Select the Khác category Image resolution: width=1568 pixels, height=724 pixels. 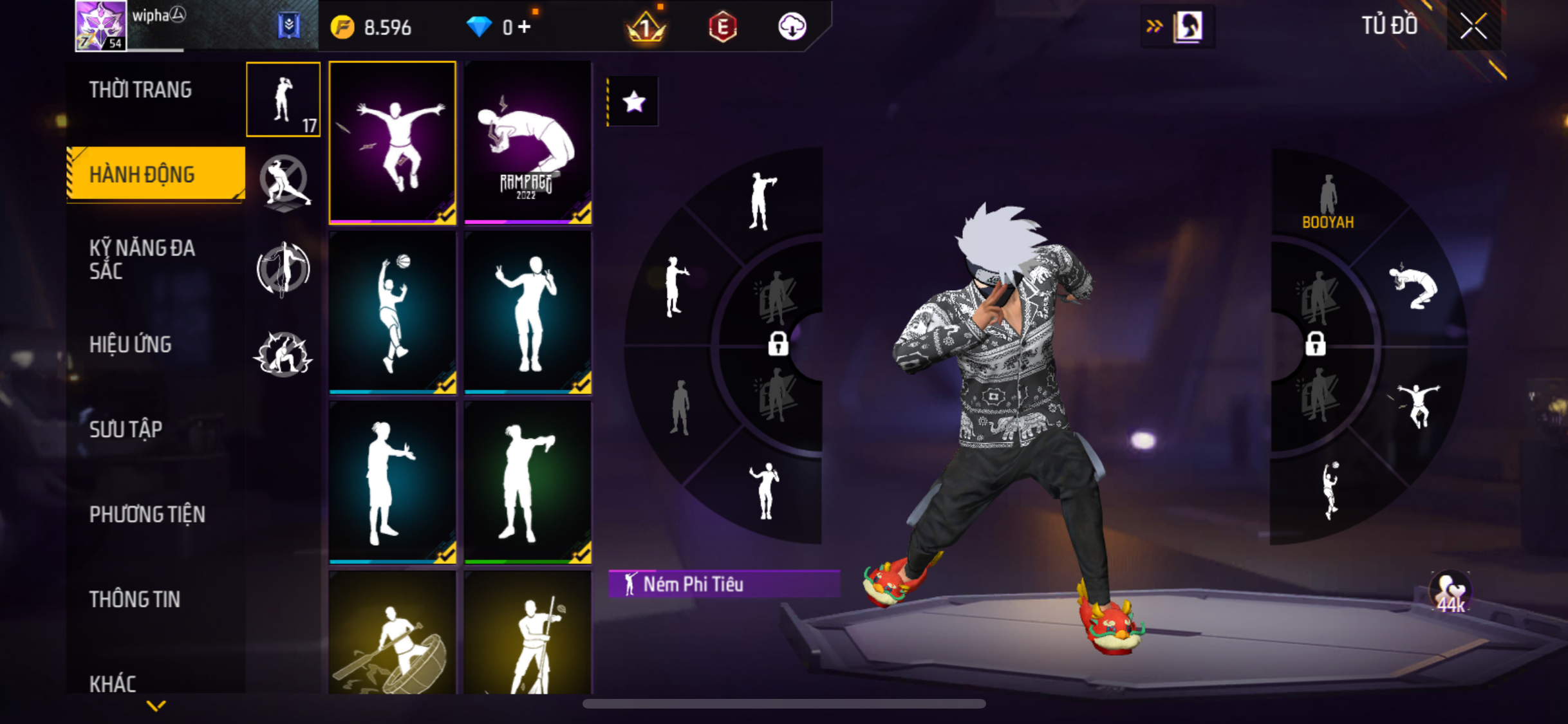point(113,683)
